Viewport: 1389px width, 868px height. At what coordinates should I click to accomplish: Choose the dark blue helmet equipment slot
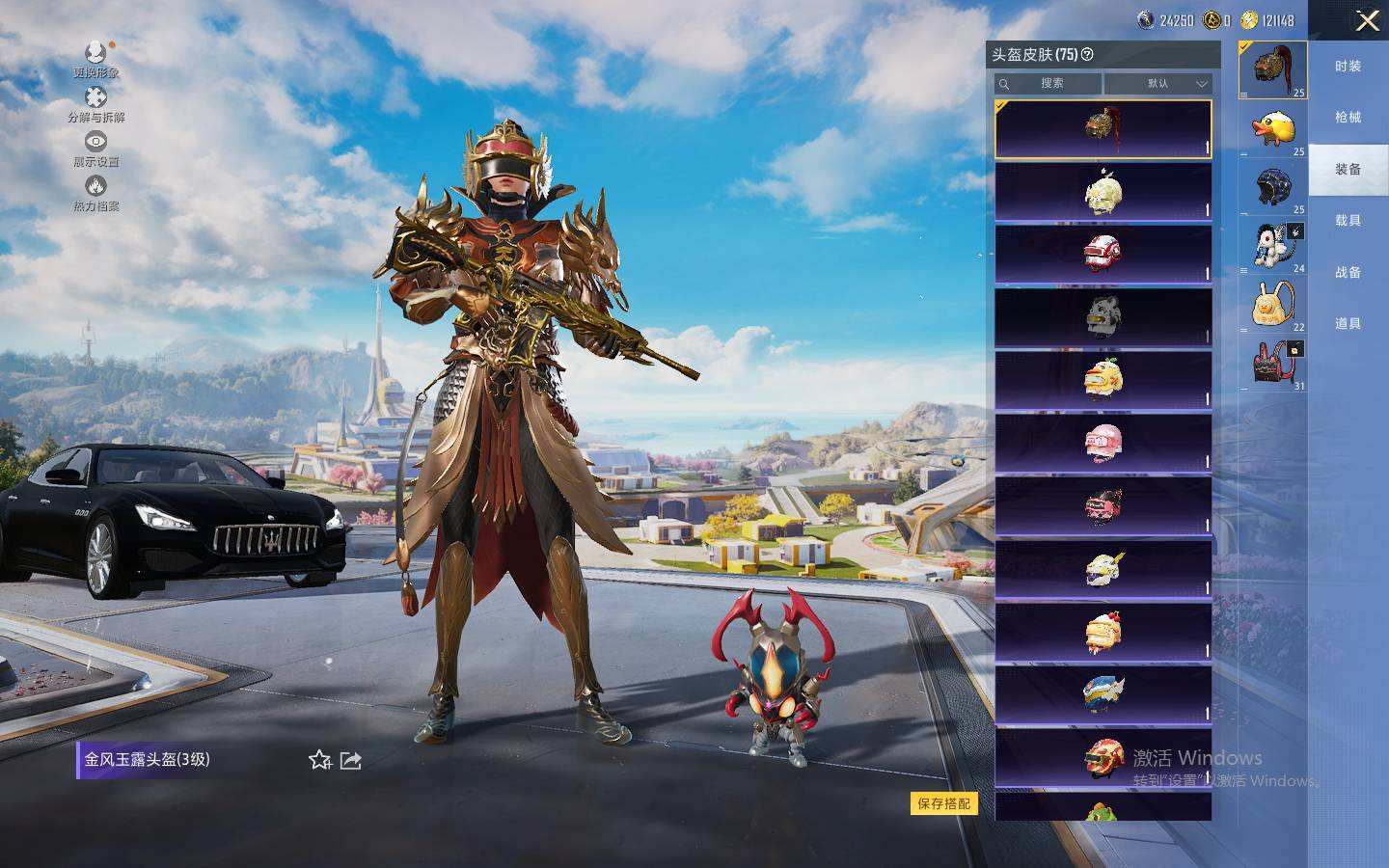click(x=1272, y=186)
